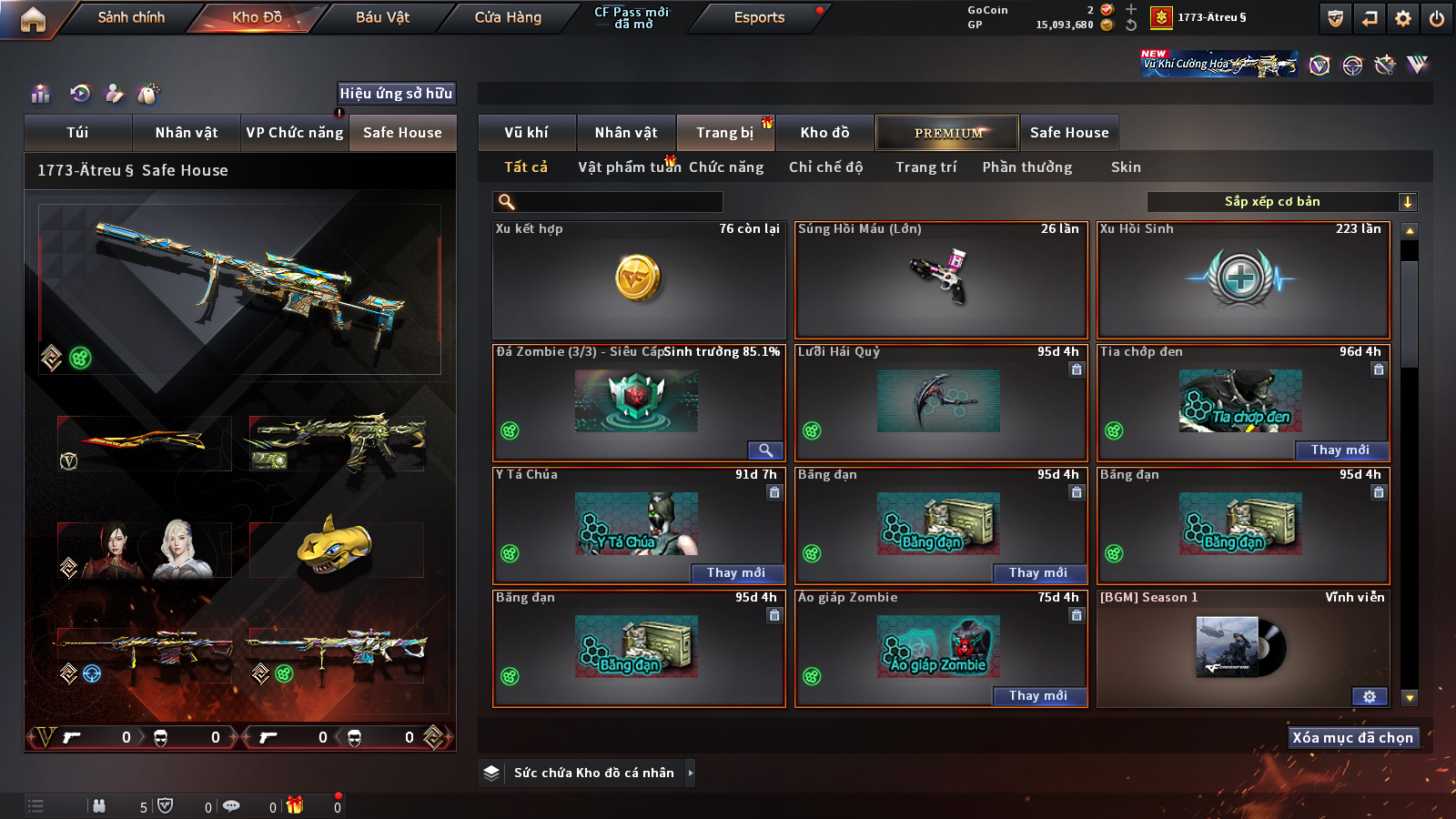Switch to the PREMIUM tab
The width and height of the screenshot is (1456, 819).
(947, 133)
